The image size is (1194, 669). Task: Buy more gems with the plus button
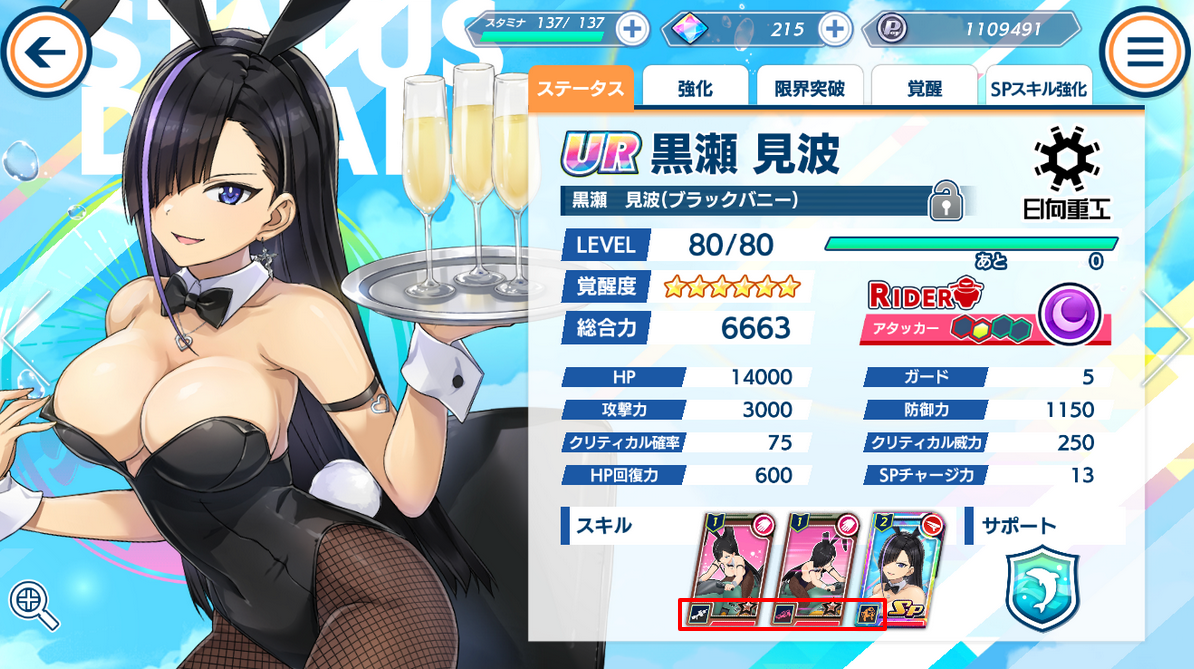coord(834,29)
